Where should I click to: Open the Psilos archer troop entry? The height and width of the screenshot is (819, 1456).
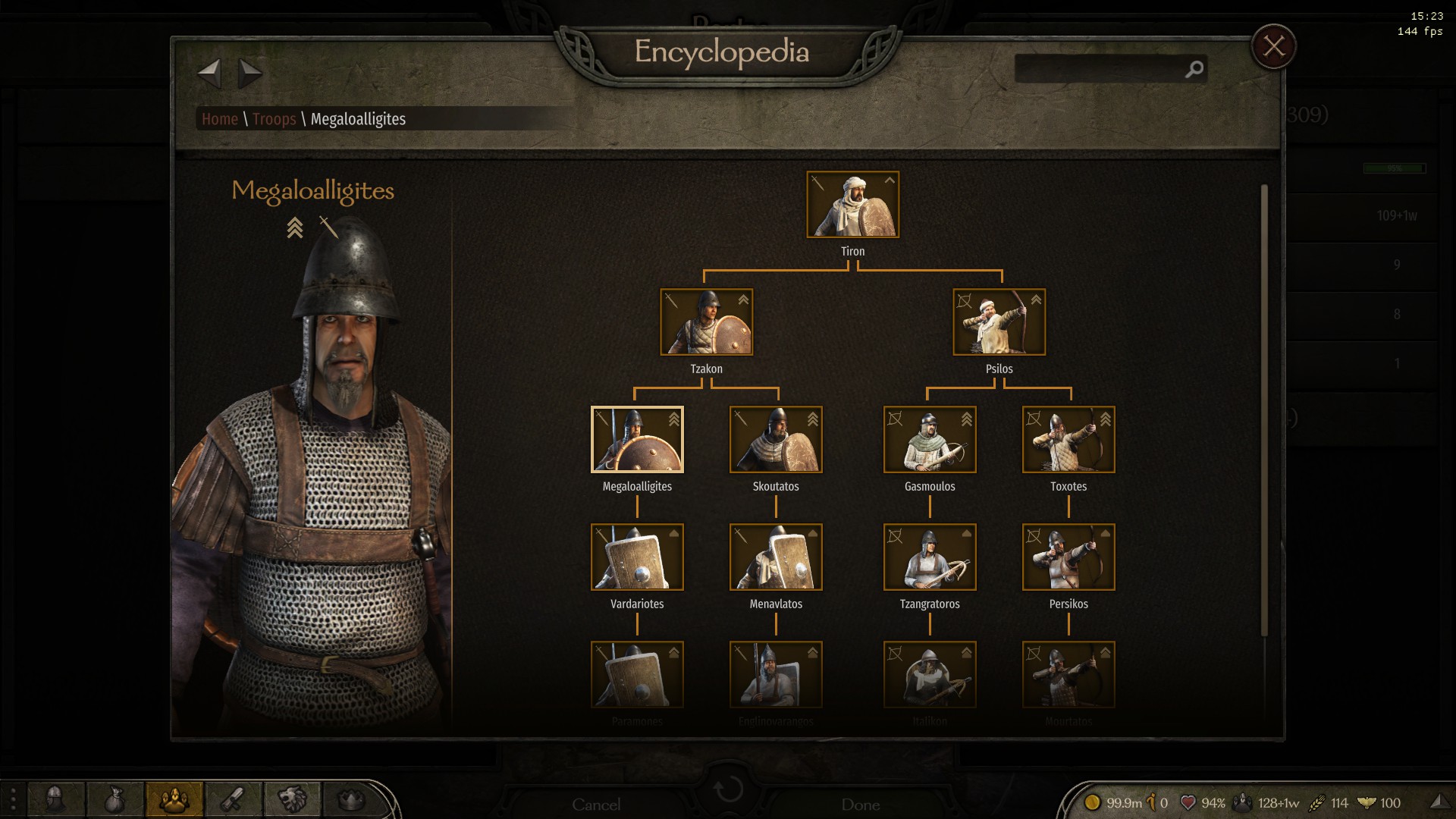pos(999,322)
